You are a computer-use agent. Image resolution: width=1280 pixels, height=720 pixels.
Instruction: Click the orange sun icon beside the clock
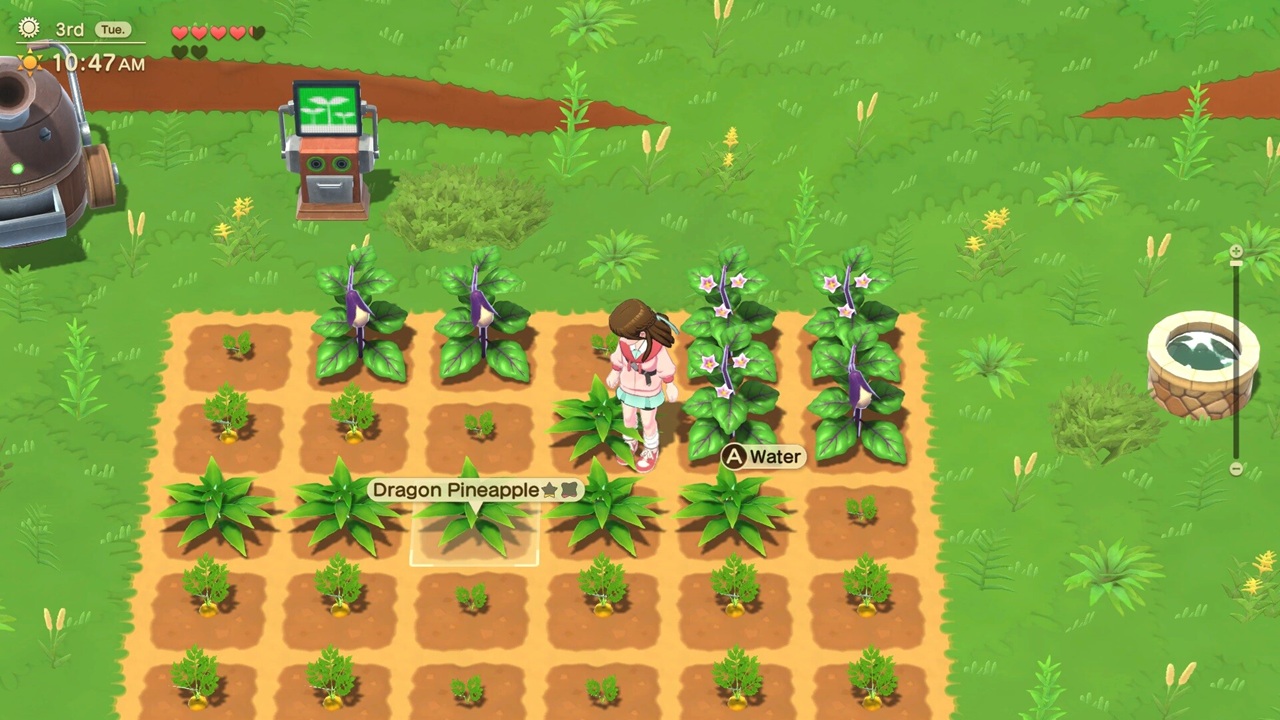(x=30, y=62)
